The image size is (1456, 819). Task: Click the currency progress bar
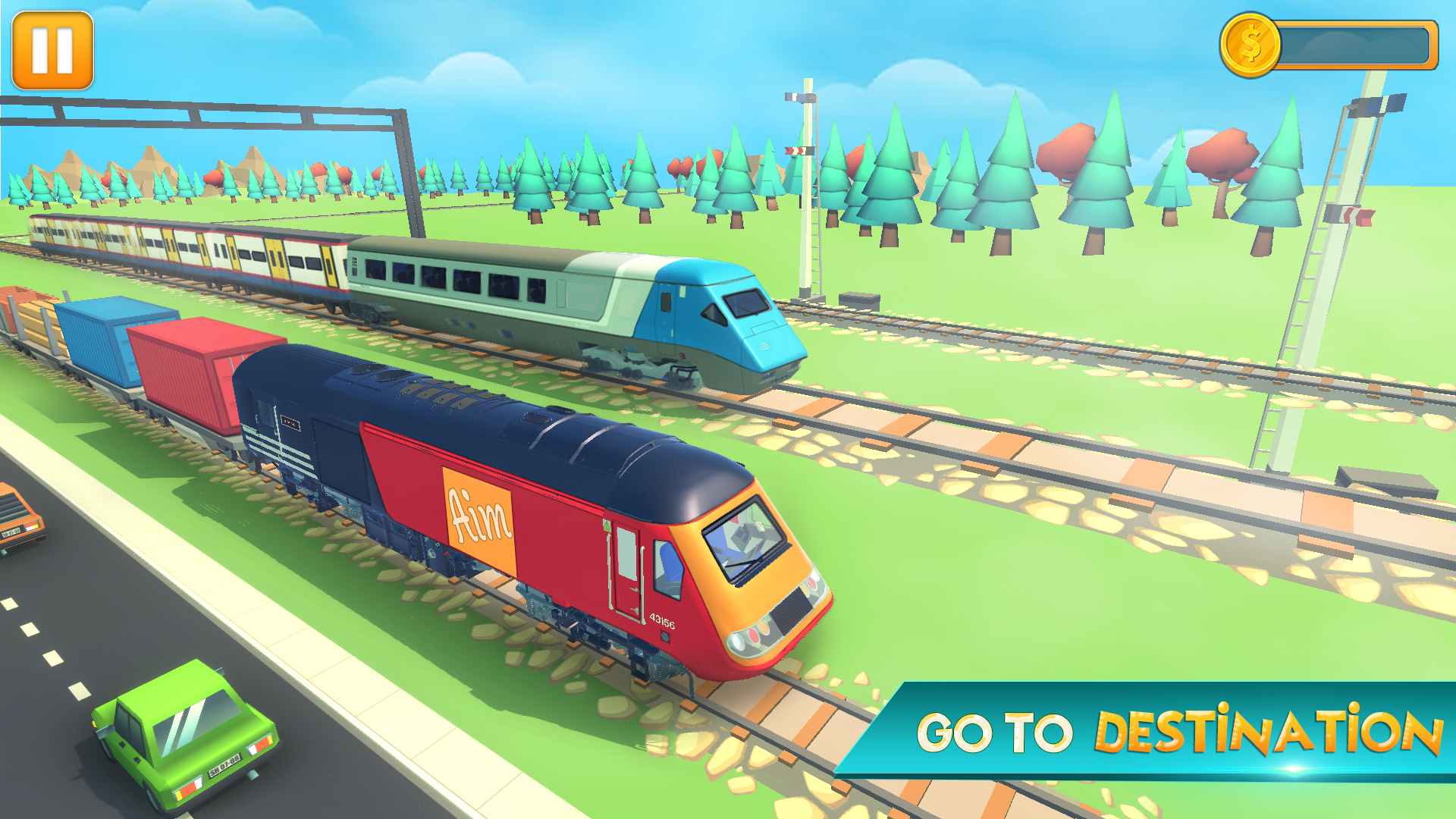click(x=1357, y=44)
